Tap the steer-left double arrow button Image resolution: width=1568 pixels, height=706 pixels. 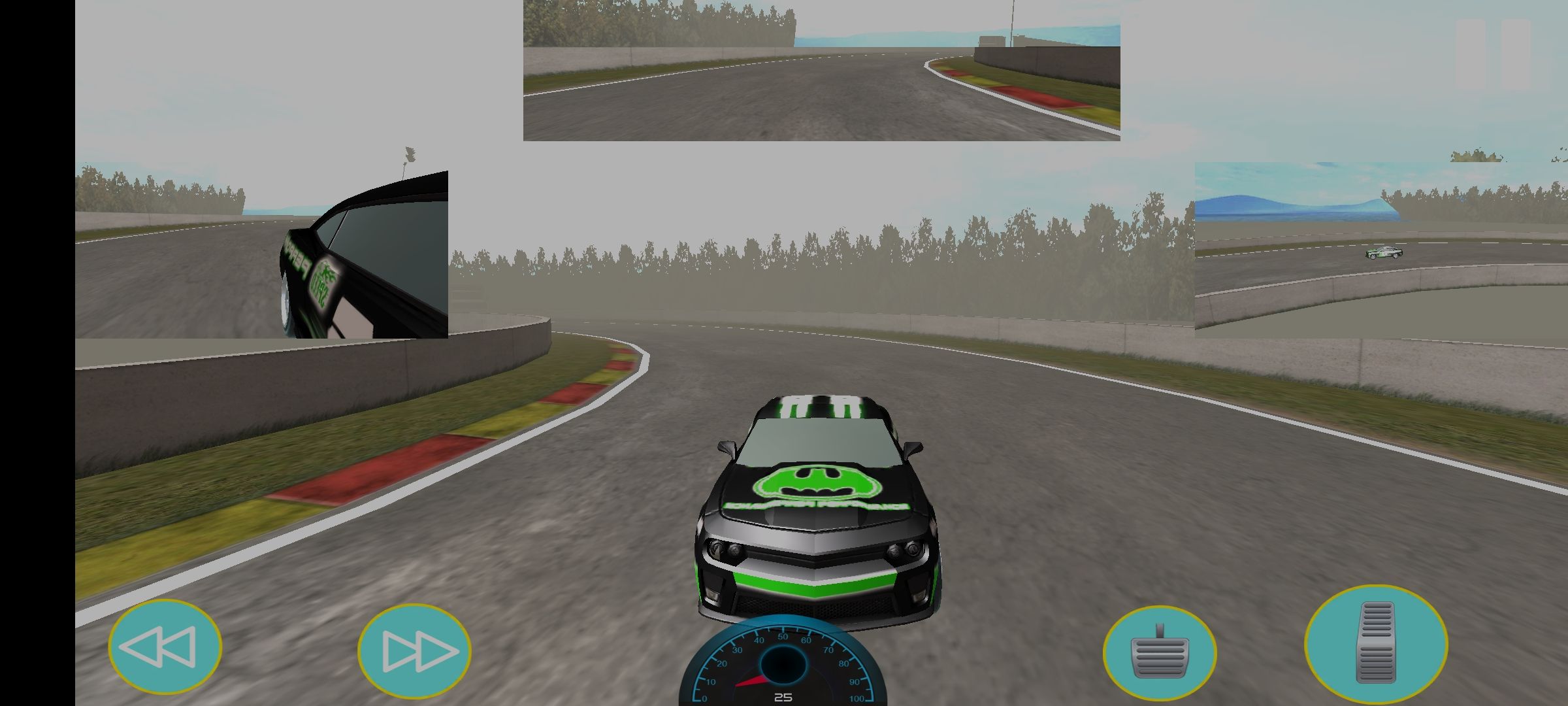(165, 647)
